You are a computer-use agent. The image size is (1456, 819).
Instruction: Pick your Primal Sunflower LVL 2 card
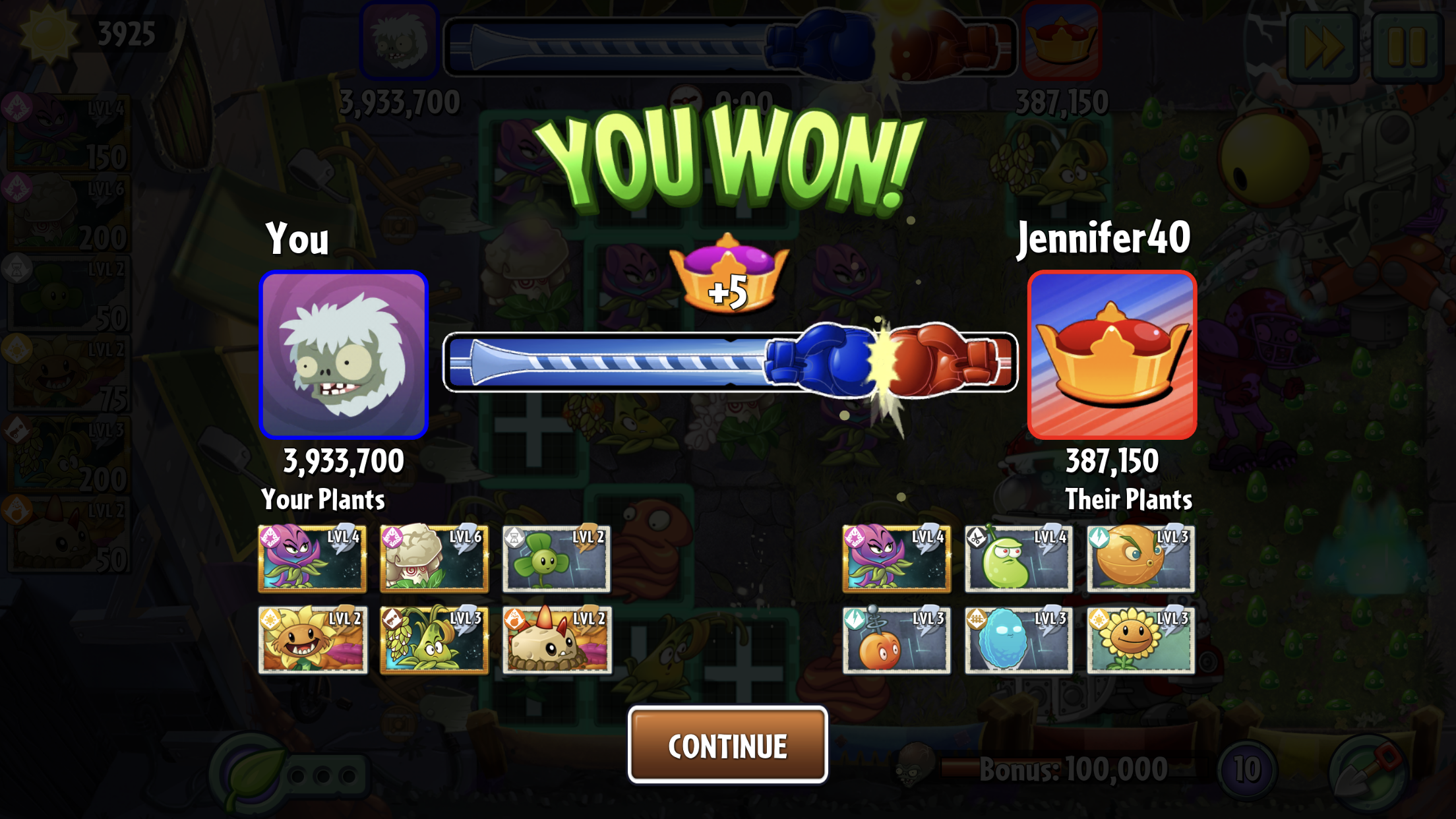pos(313,640)
